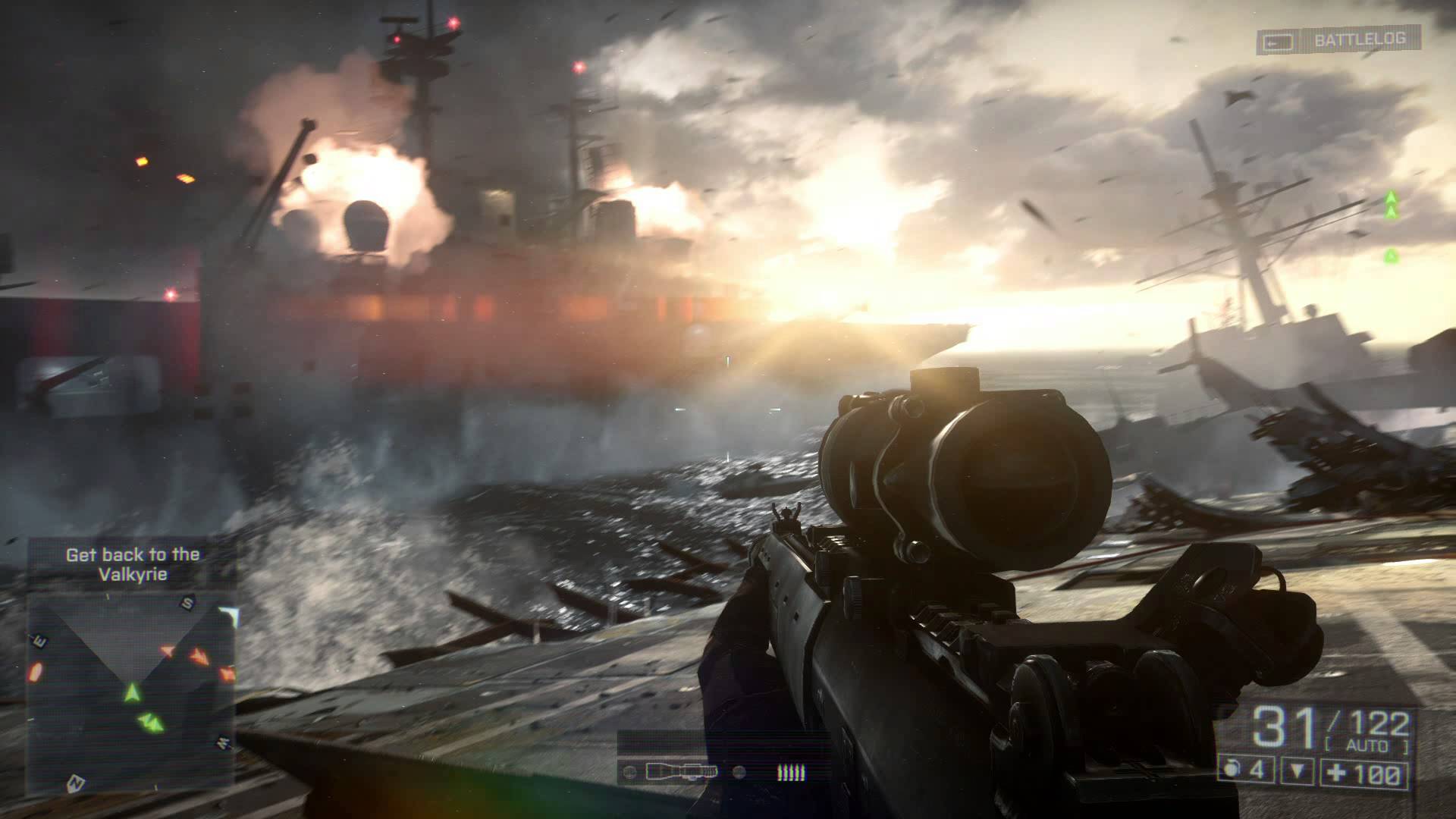This screenshot has width=1456, height=819.
Task: Click the down-arrow box beside grenades
Action: [x=1298, y=773]
